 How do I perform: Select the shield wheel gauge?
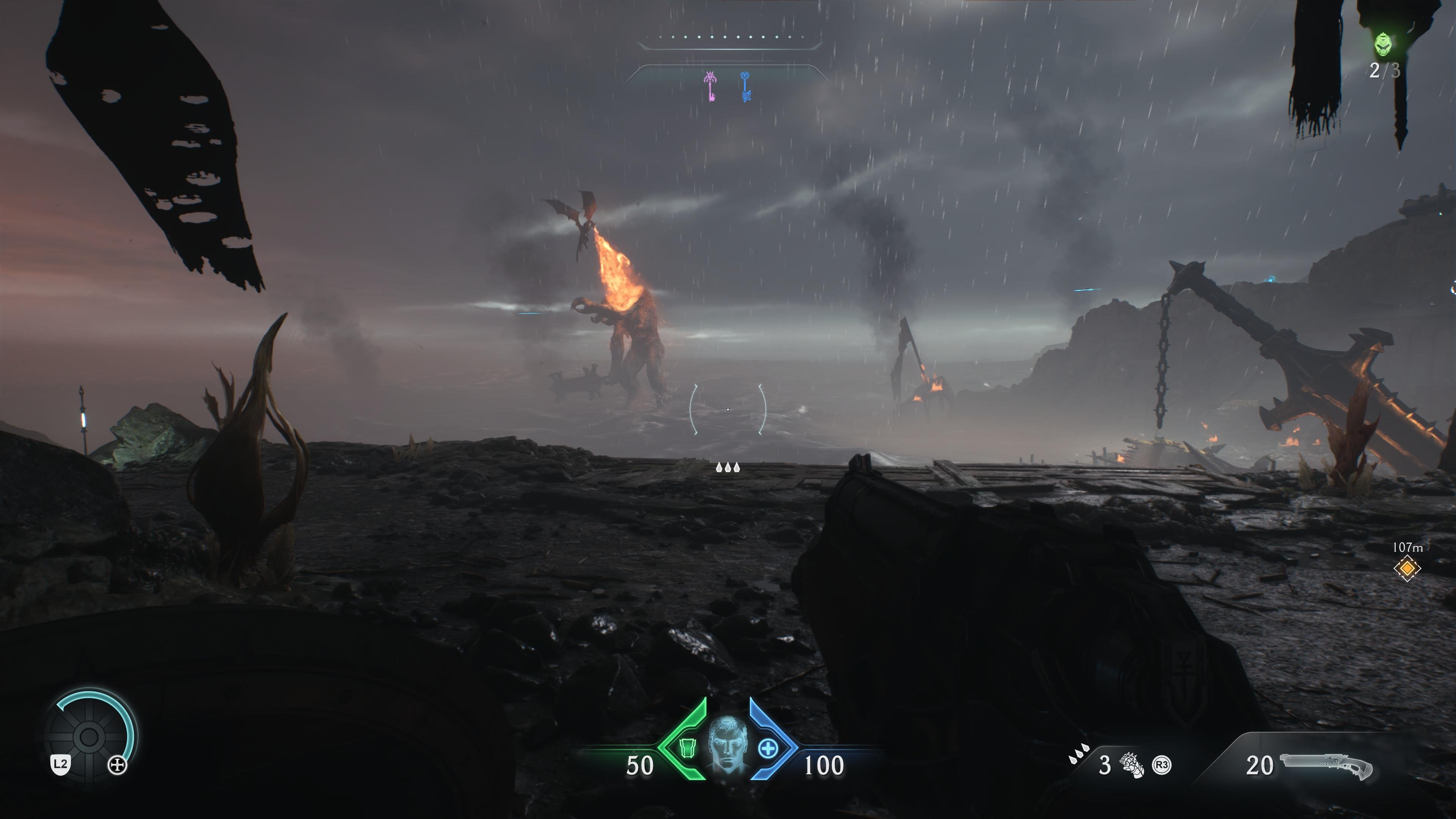click(89, 736)
